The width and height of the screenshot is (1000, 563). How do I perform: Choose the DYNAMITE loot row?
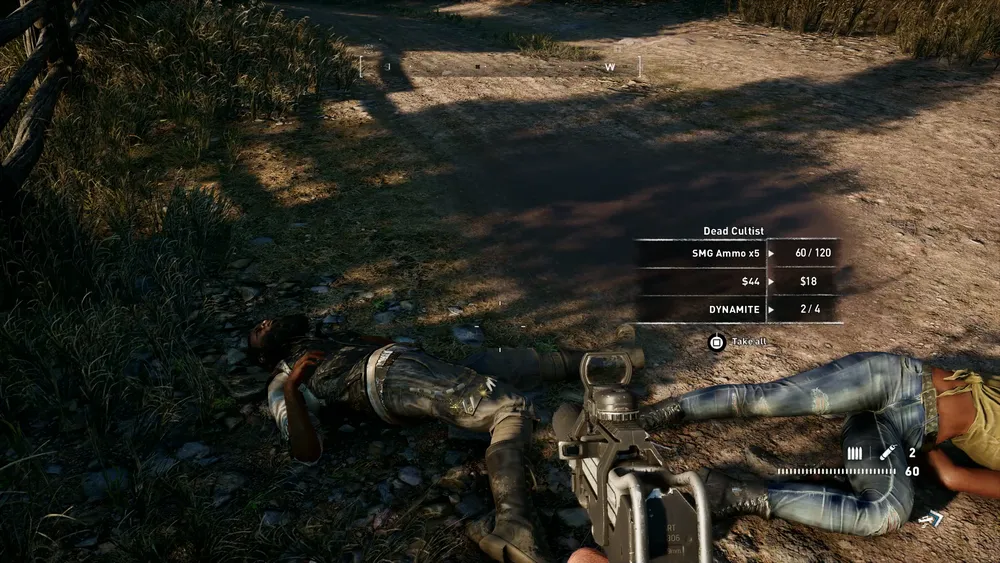[737, 310]
